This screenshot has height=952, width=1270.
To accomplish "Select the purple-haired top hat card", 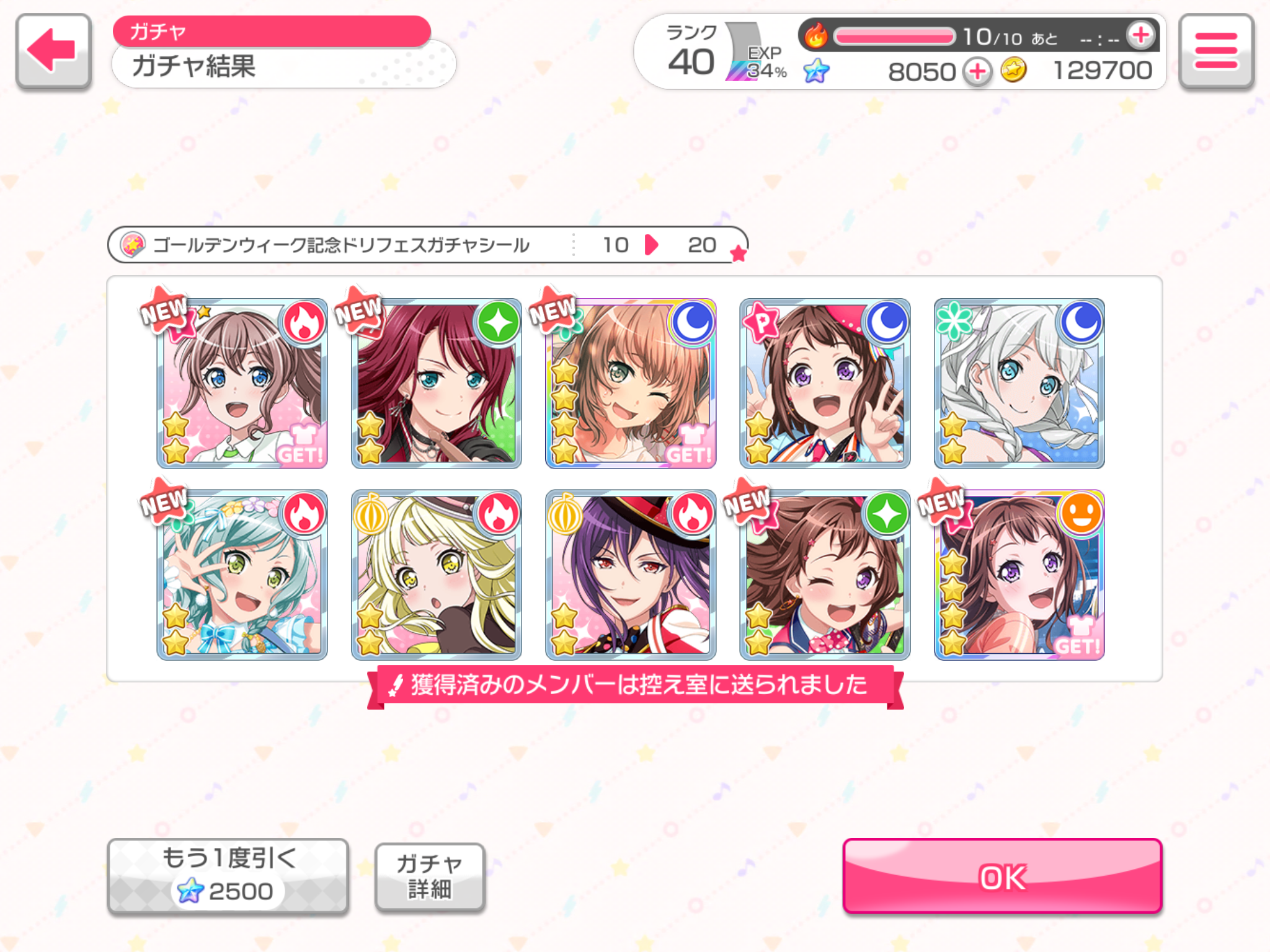I will click(631, 575).
